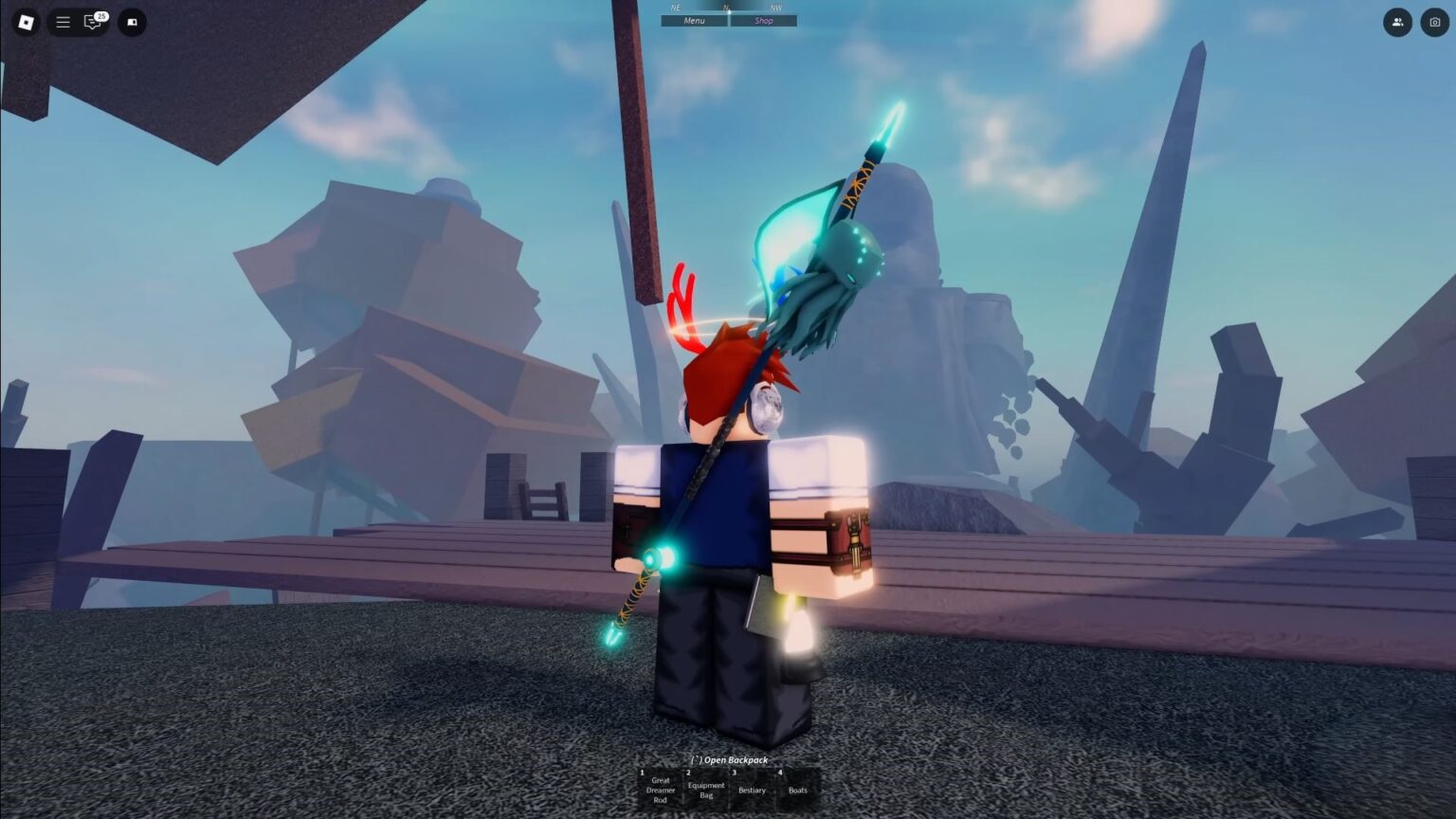Open the Bestiary from slot 3

[752, 791]
